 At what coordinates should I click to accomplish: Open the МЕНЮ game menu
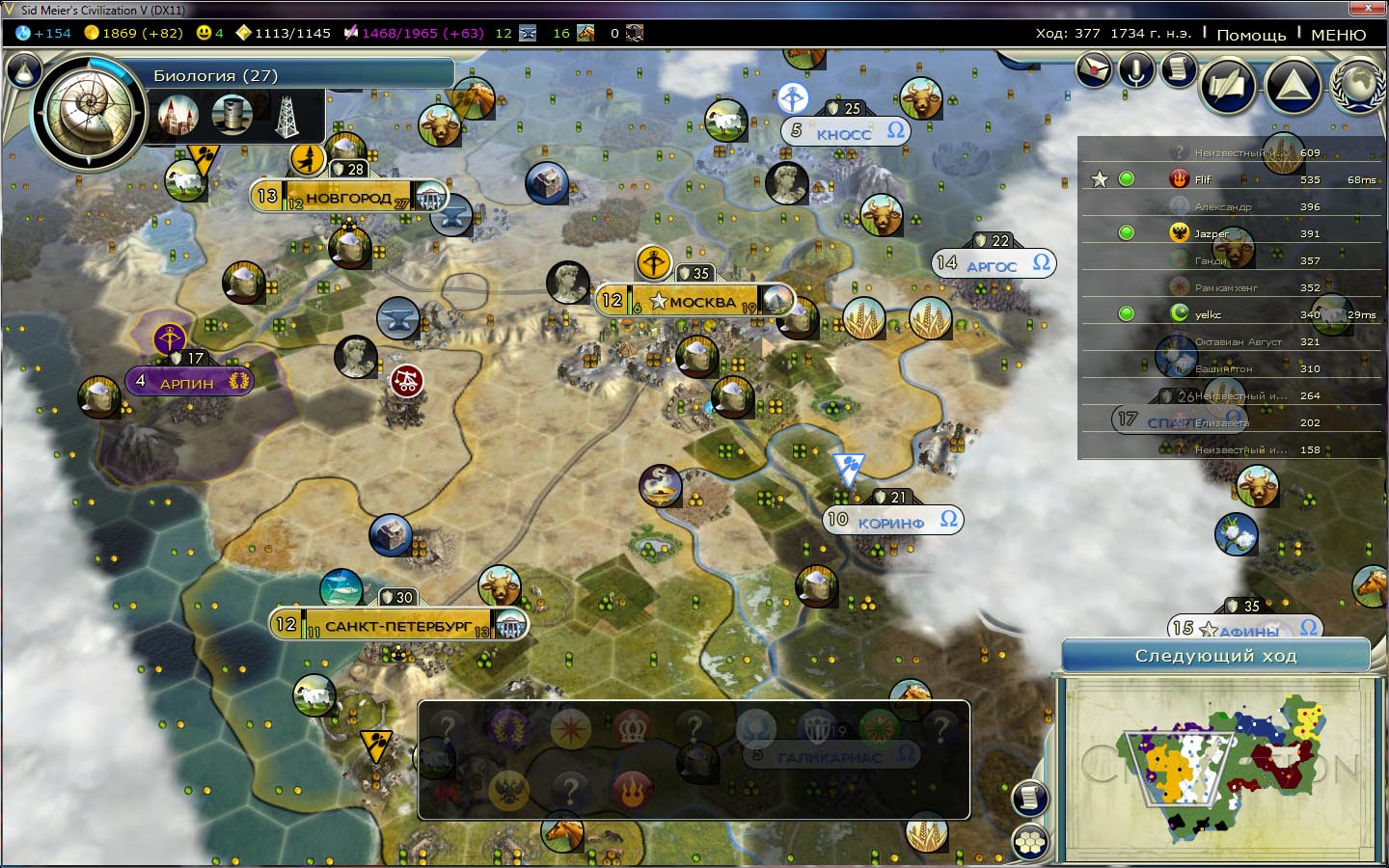point(1338,34)
